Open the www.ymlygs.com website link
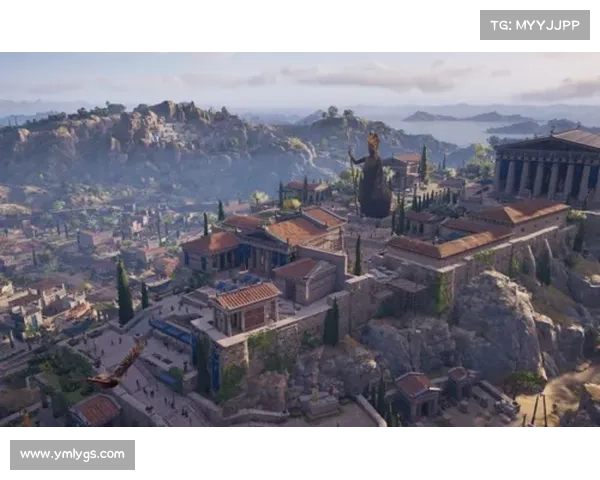This screenshot has height=480, width=600. pyautogui.click(x=72, y=455)
